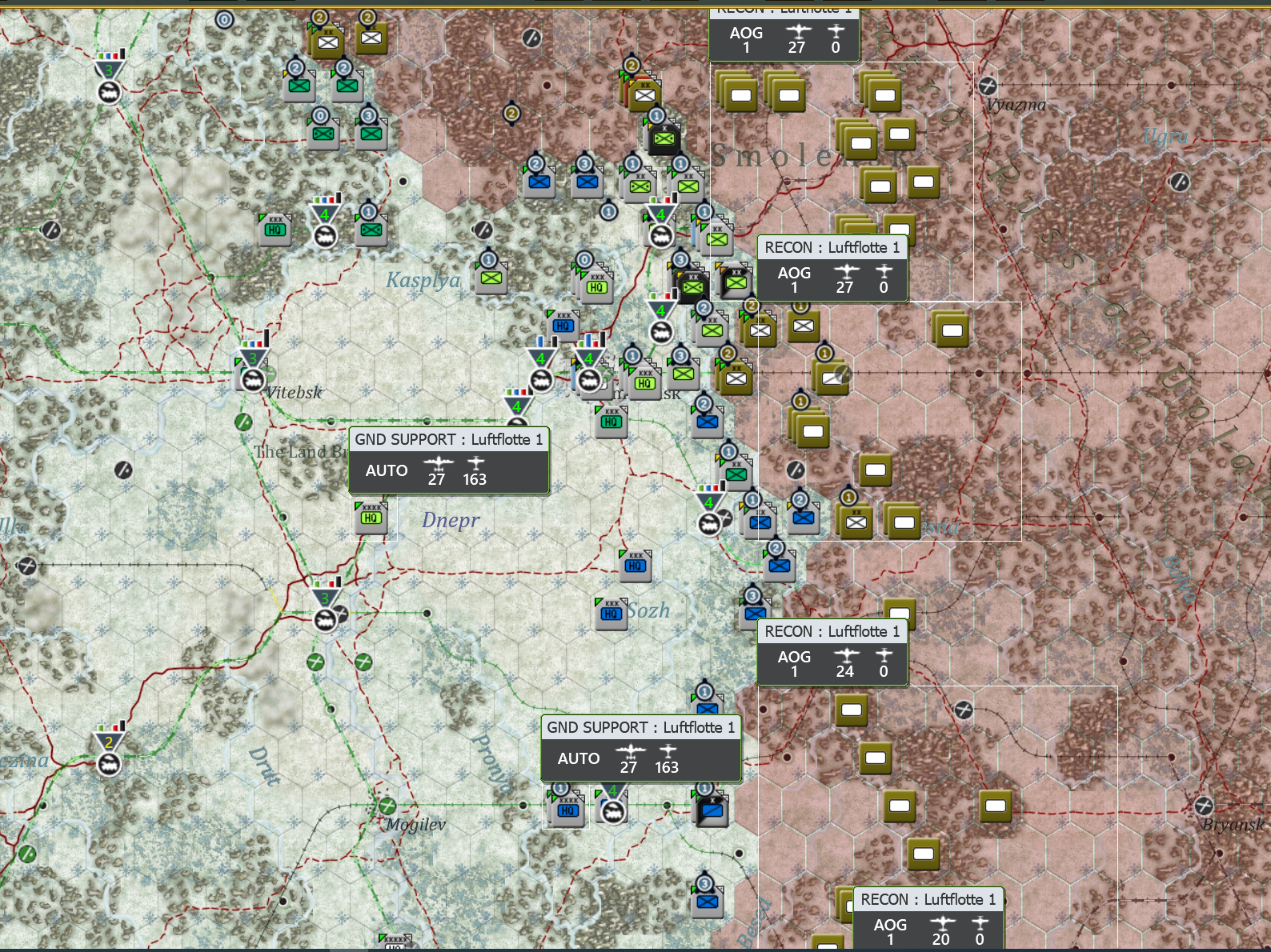
Task: Toggle the green flag on the XXXX HQ counter
Action: point(359,503)
